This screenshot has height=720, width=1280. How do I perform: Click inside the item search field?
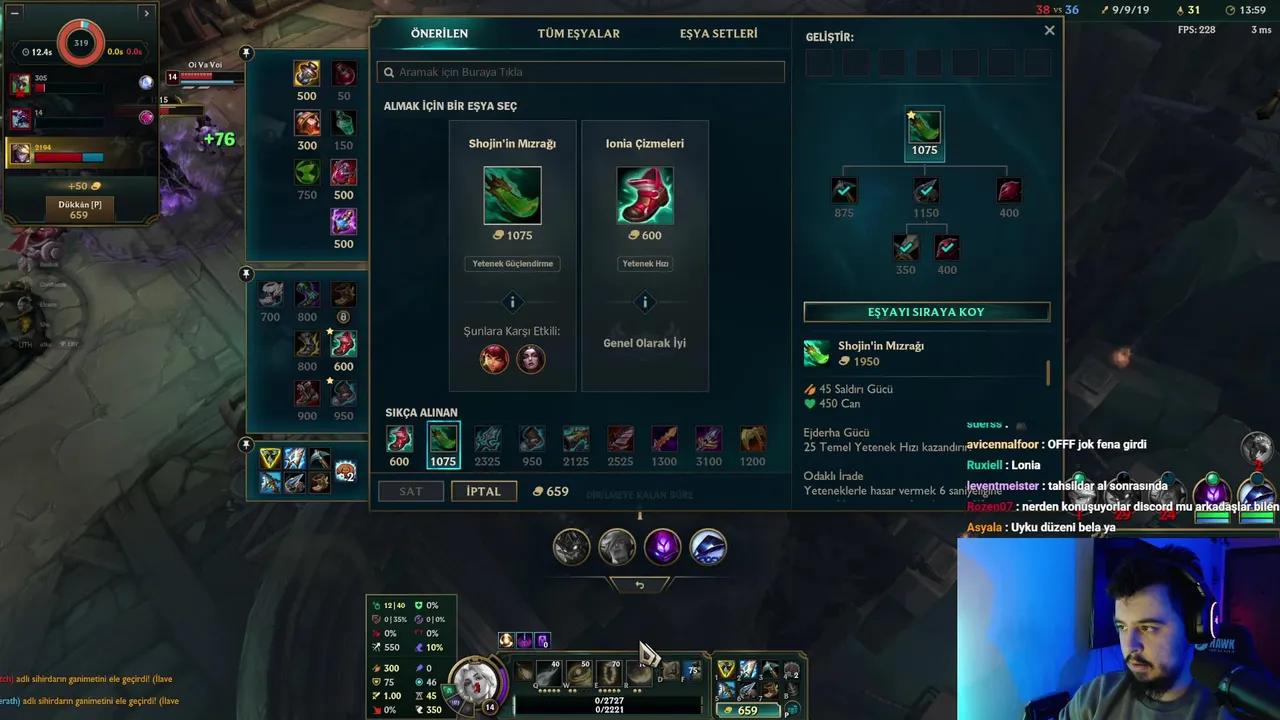[x=580, y=71]
